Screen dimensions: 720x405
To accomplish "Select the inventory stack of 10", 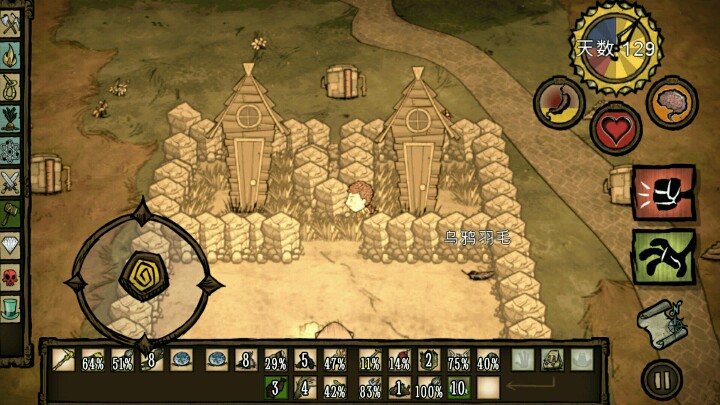I will tap(458, 387).
